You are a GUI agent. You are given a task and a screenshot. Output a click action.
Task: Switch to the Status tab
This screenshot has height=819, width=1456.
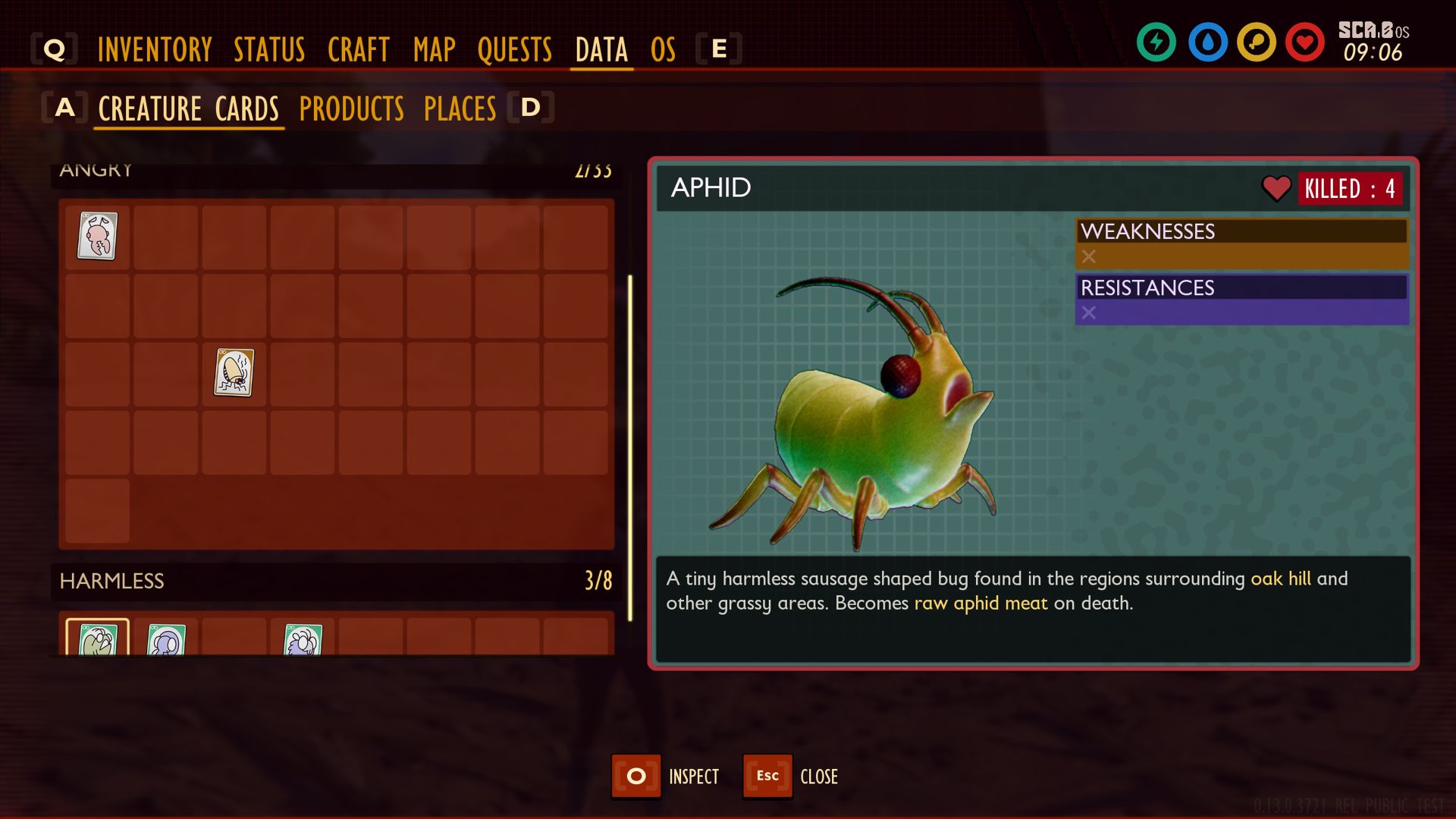(269, 50)
